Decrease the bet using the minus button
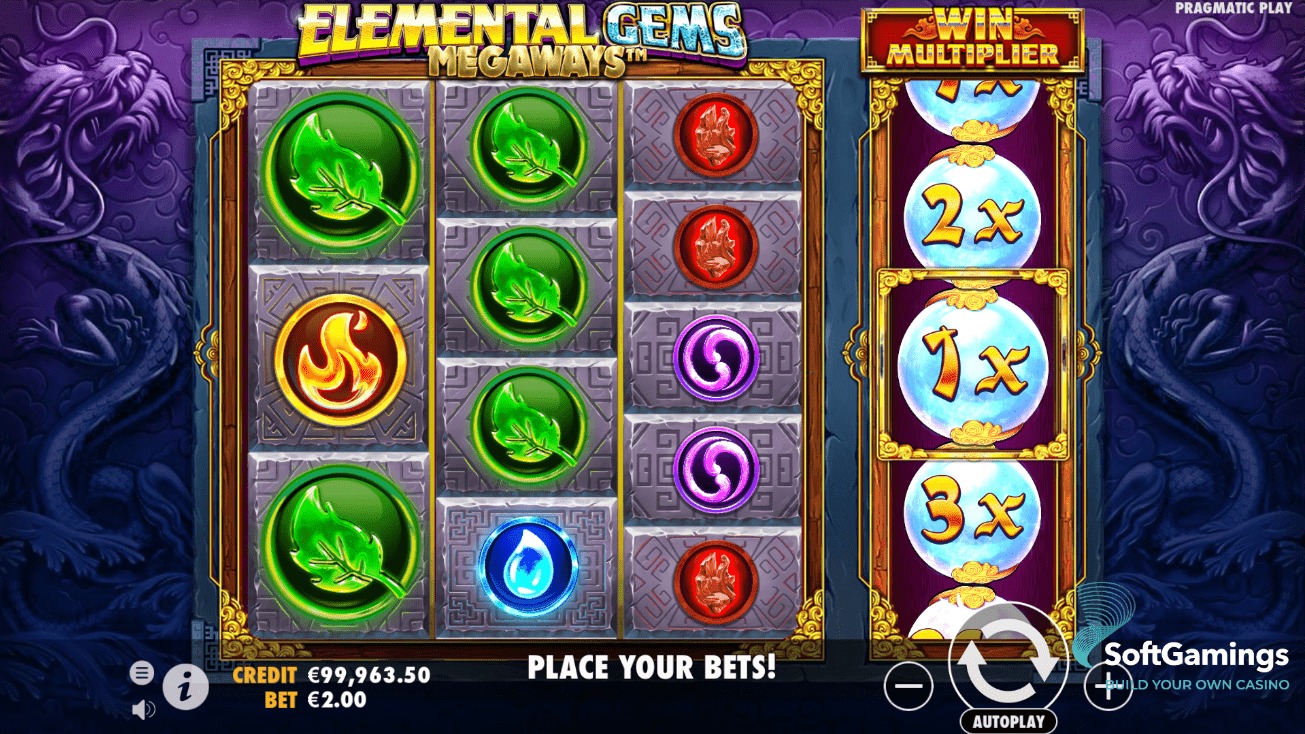 (x=908, y=685)
